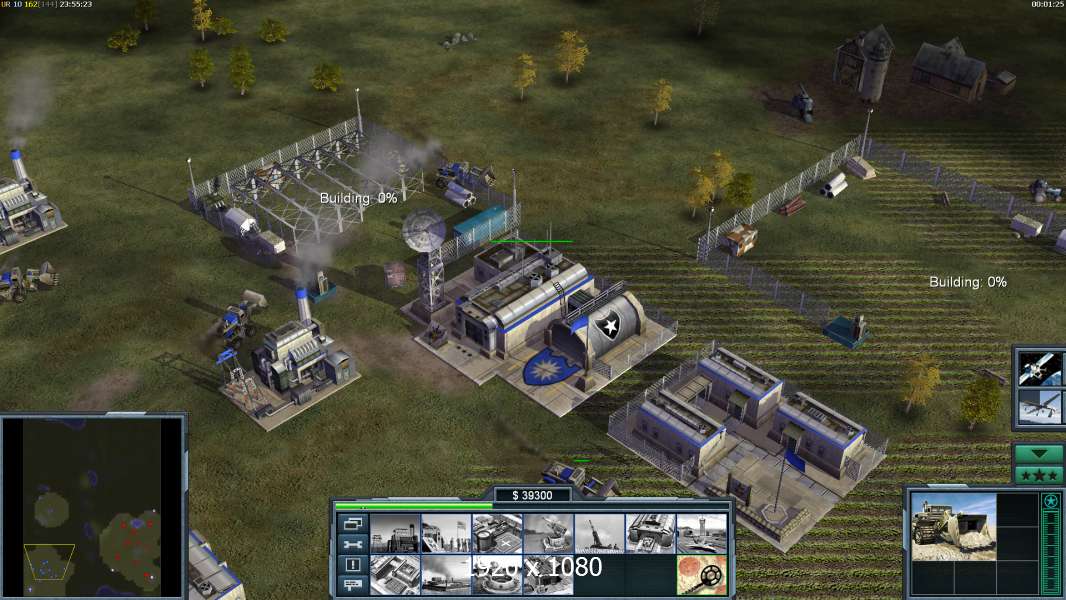Choose the war factory build icon
The width and height of the screenshot is (1066, 600).
pyautogui.click(x=650, y=533)
